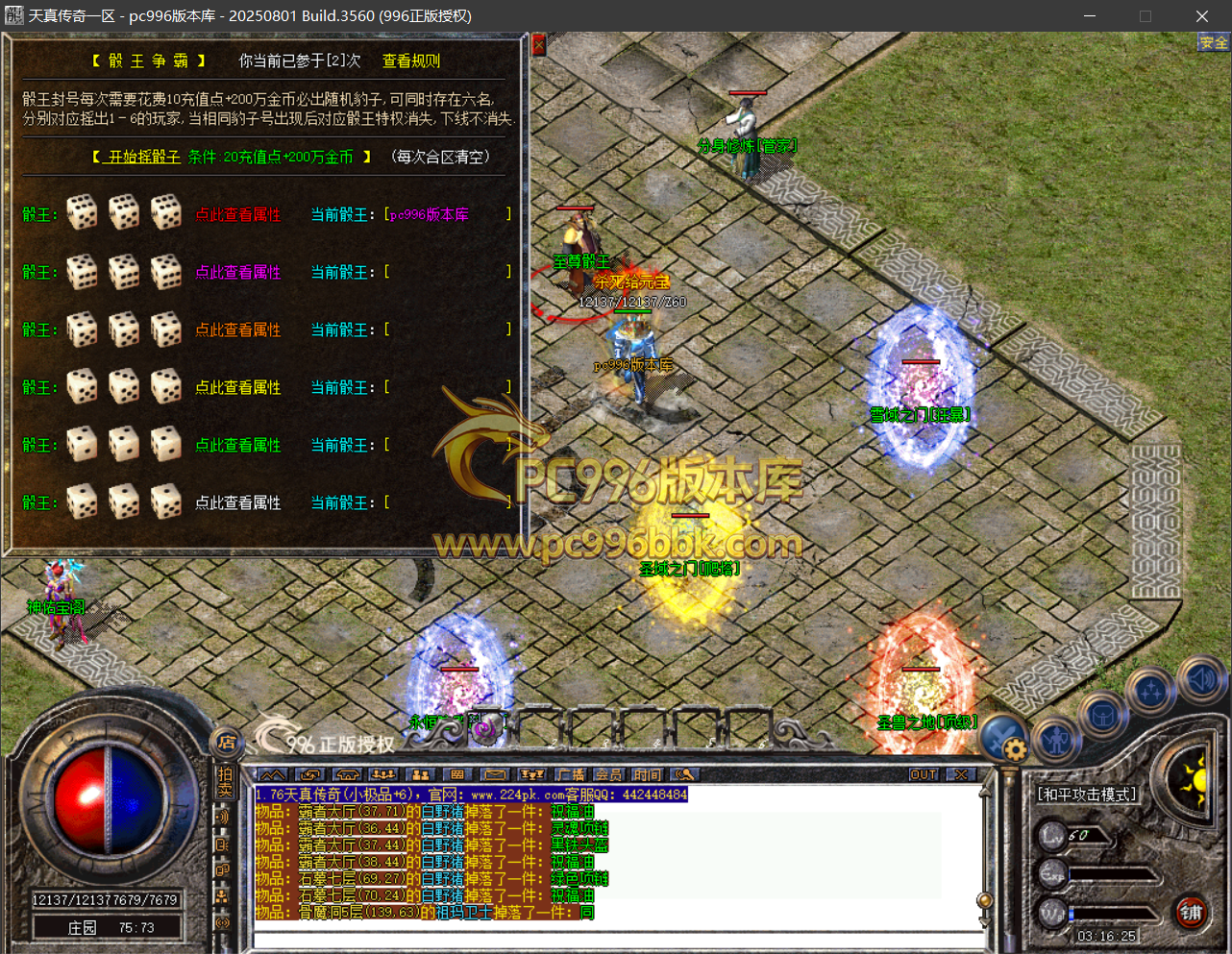Open the 拍卖 auction button
This screenshot has height=954, width=1232.
tap(225, 782)
